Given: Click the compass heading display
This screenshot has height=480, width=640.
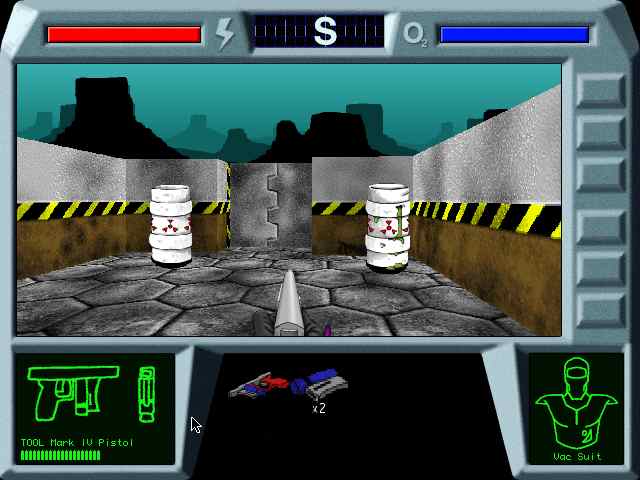Looking at the screenshot, I should (319, 32).
